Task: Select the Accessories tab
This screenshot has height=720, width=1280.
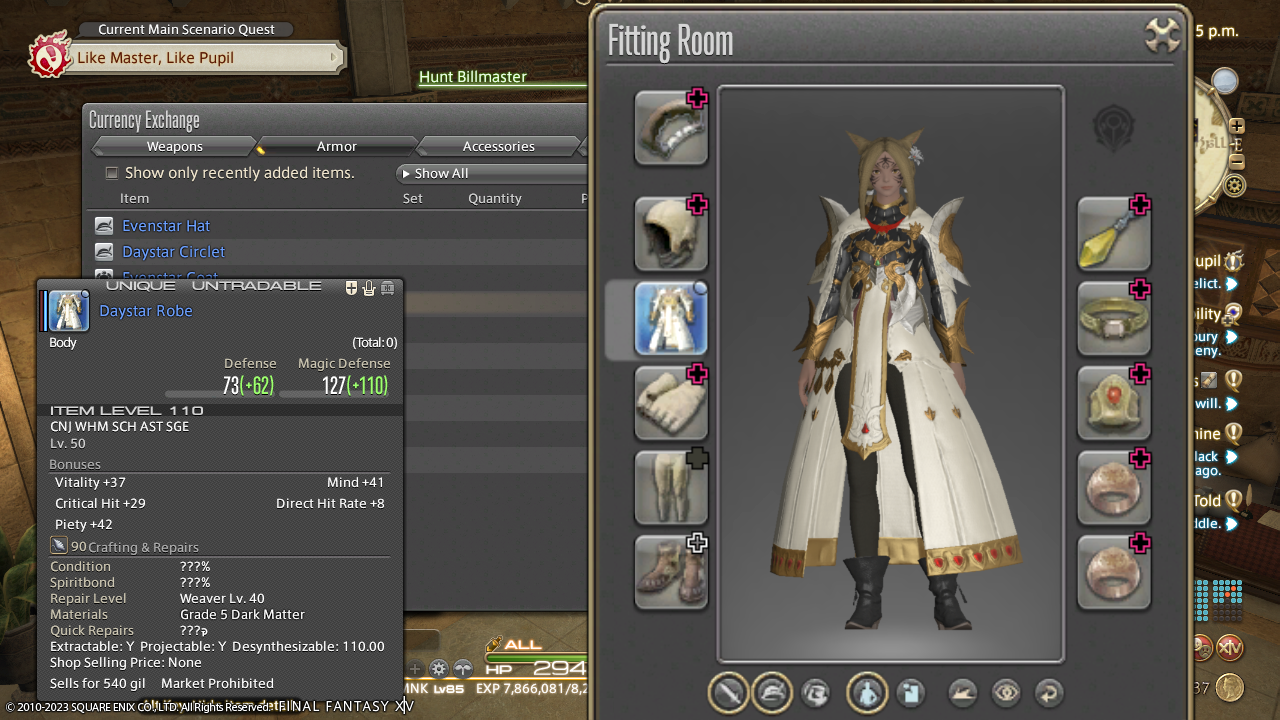Action: 498,147
